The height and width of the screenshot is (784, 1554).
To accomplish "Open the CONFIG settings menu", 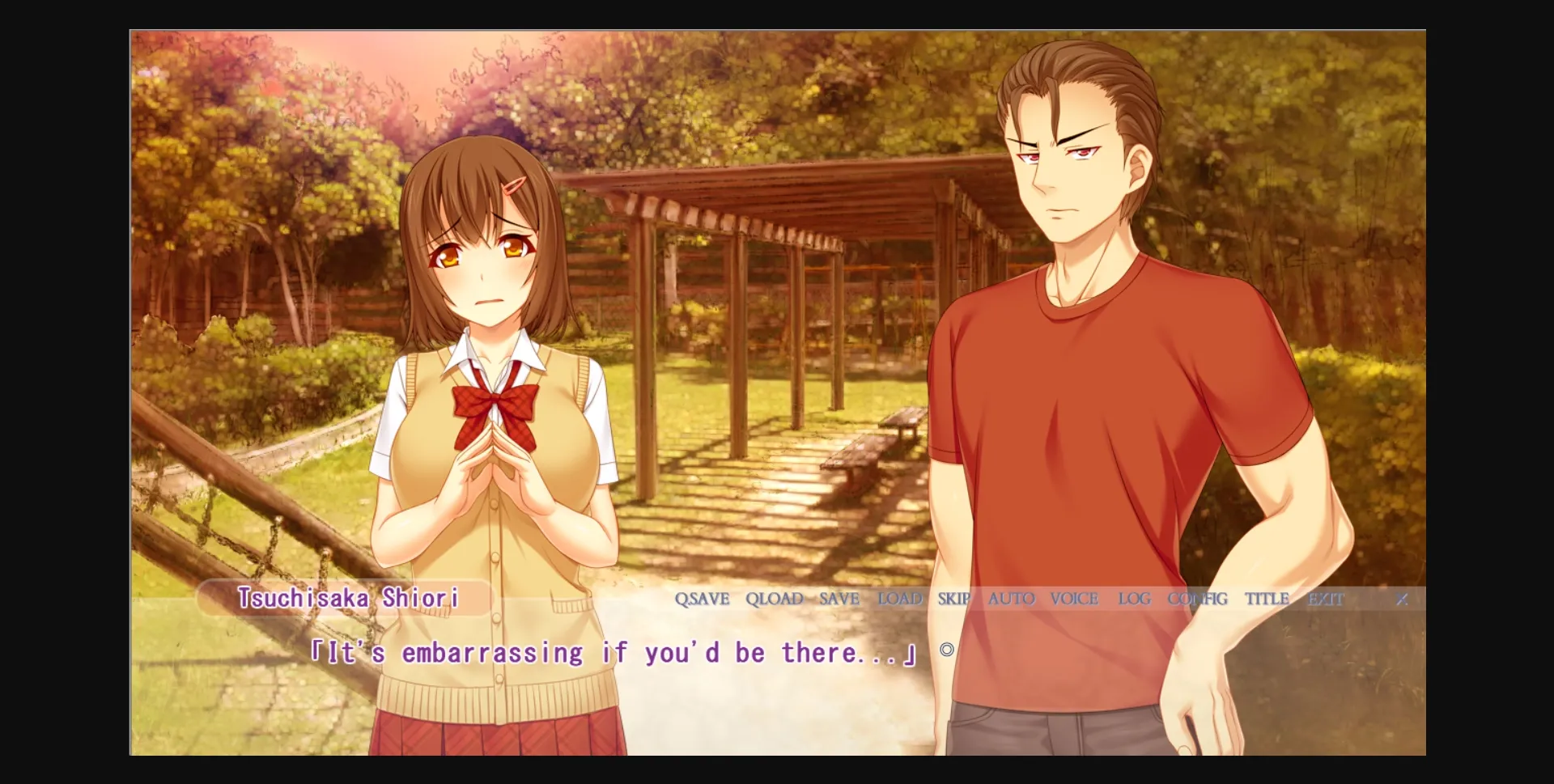I will pyautogui.click(x=1196, y=600).
